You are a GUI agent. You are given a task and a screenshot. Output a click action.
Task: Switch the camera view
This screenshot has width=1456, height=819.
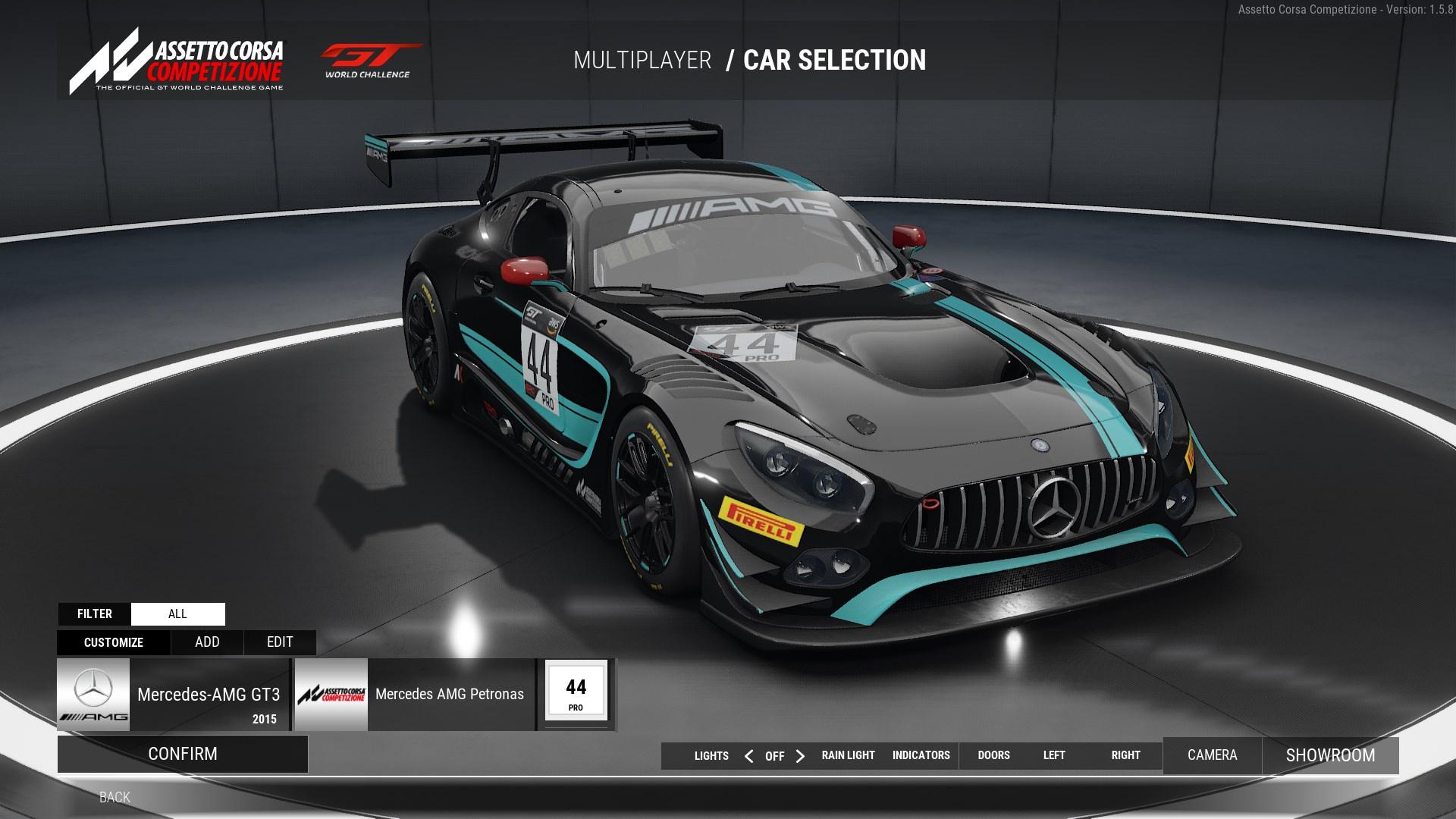tap(1212, 755)
